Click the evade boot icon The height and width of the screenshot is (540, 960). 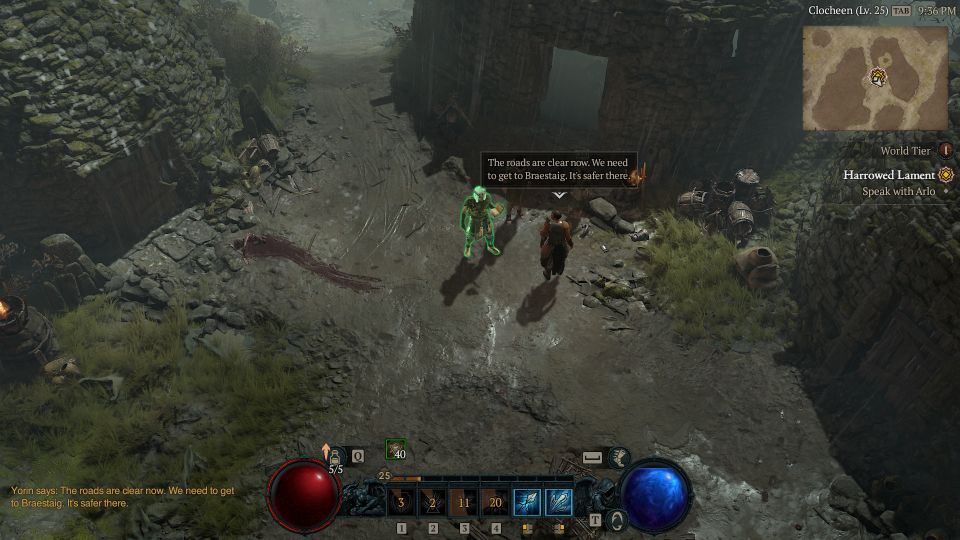coord(619,458)
